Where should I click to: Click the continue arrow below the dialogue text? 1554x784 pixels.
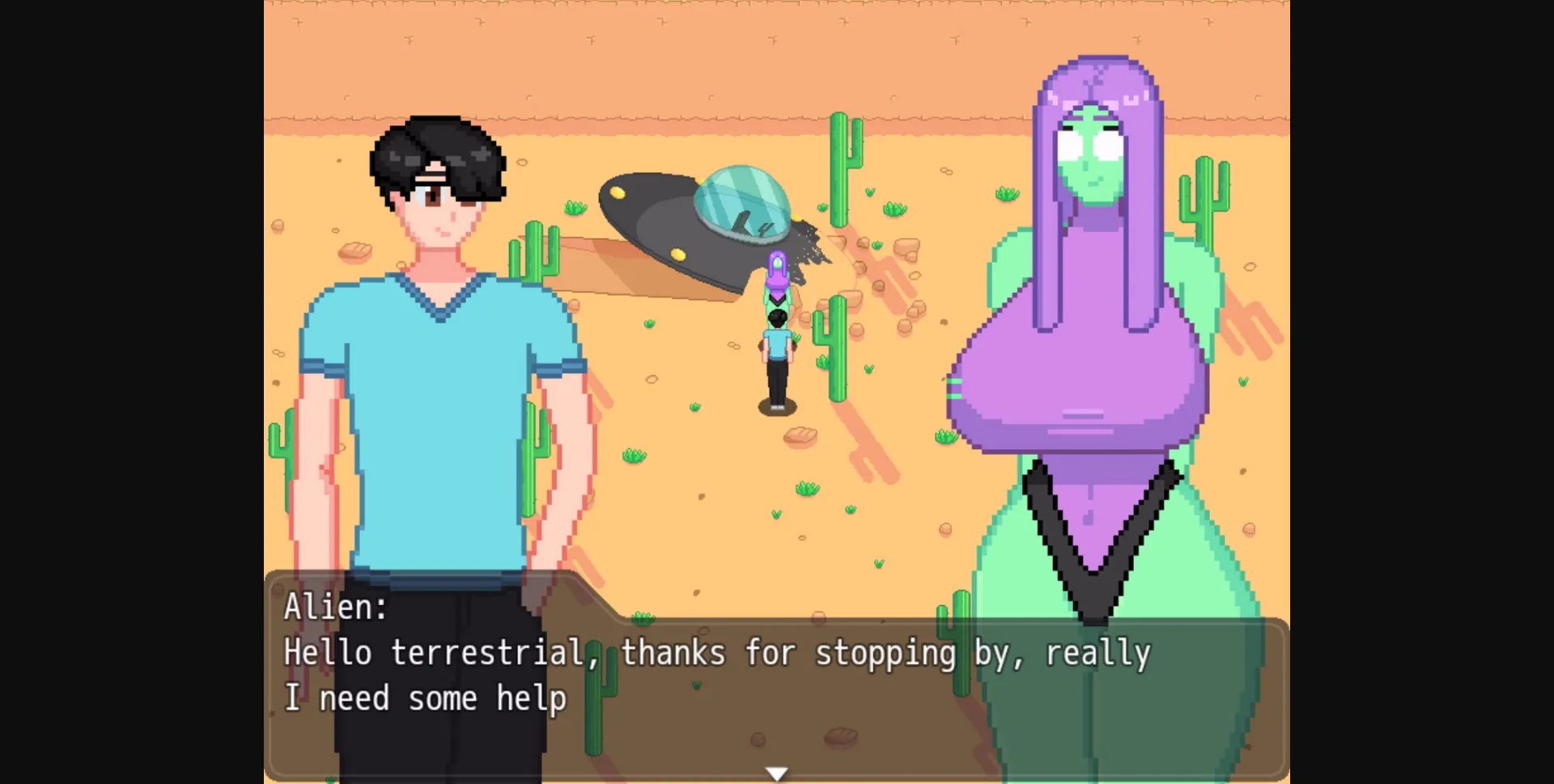pos(775,772)
